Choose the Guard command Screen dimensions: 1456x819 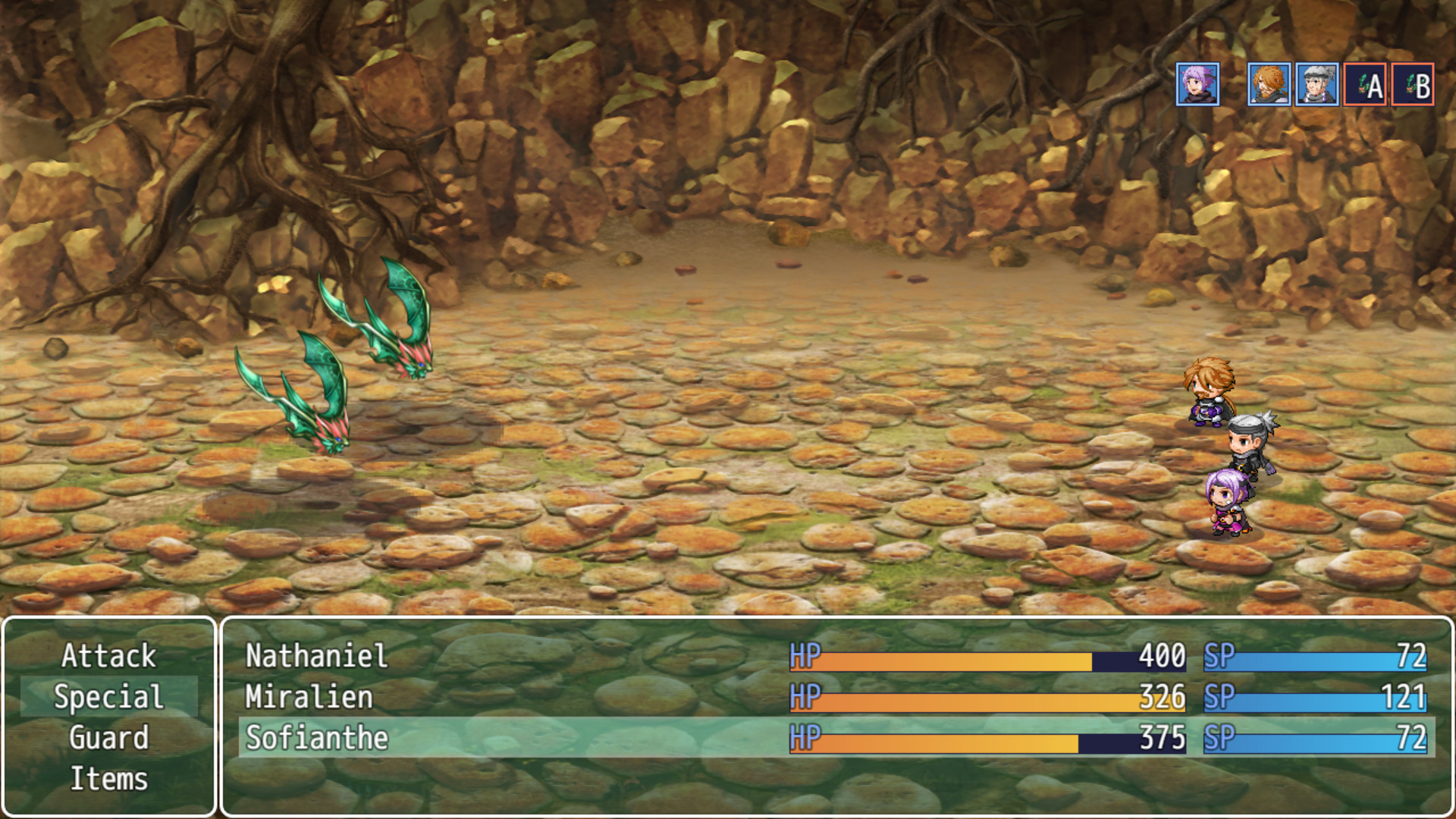point(109,738)
